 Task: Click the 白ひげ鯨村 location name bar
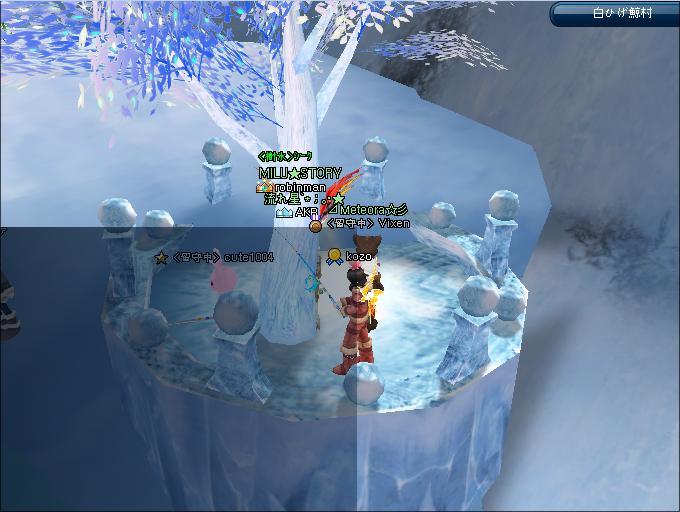(614, 13)
